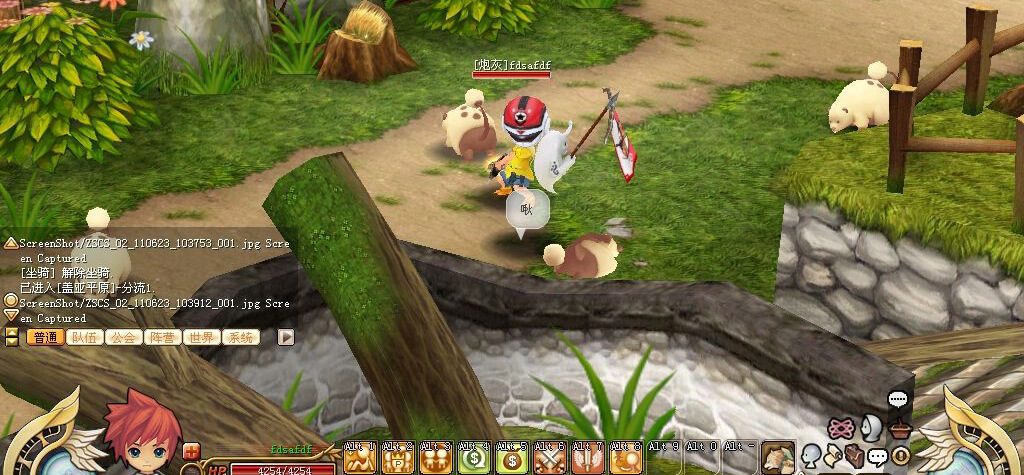Open the pet portrait slot beside hotbar
The width and height of the screenshot is (1024, 475).
click(777, 457)
